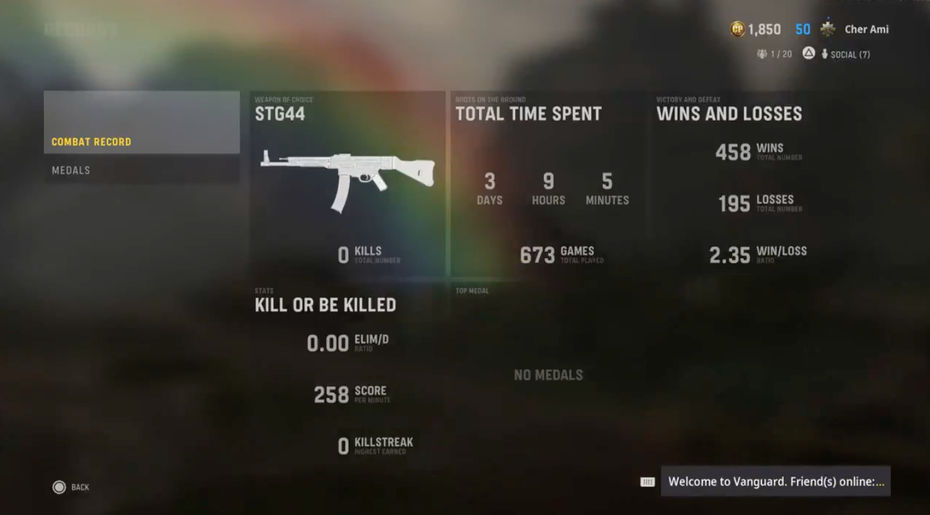Open the Medals section
This screenshot has height=515, width=930.
click(141, 170)
